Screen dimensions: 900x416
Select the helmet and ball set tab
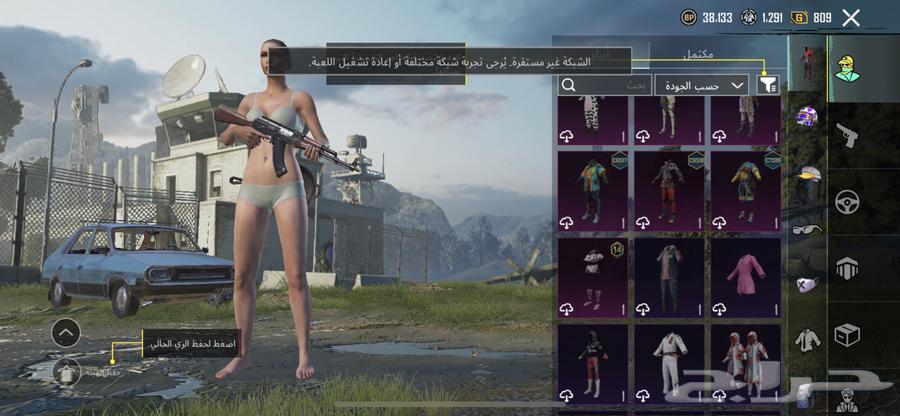coord(807,117)
